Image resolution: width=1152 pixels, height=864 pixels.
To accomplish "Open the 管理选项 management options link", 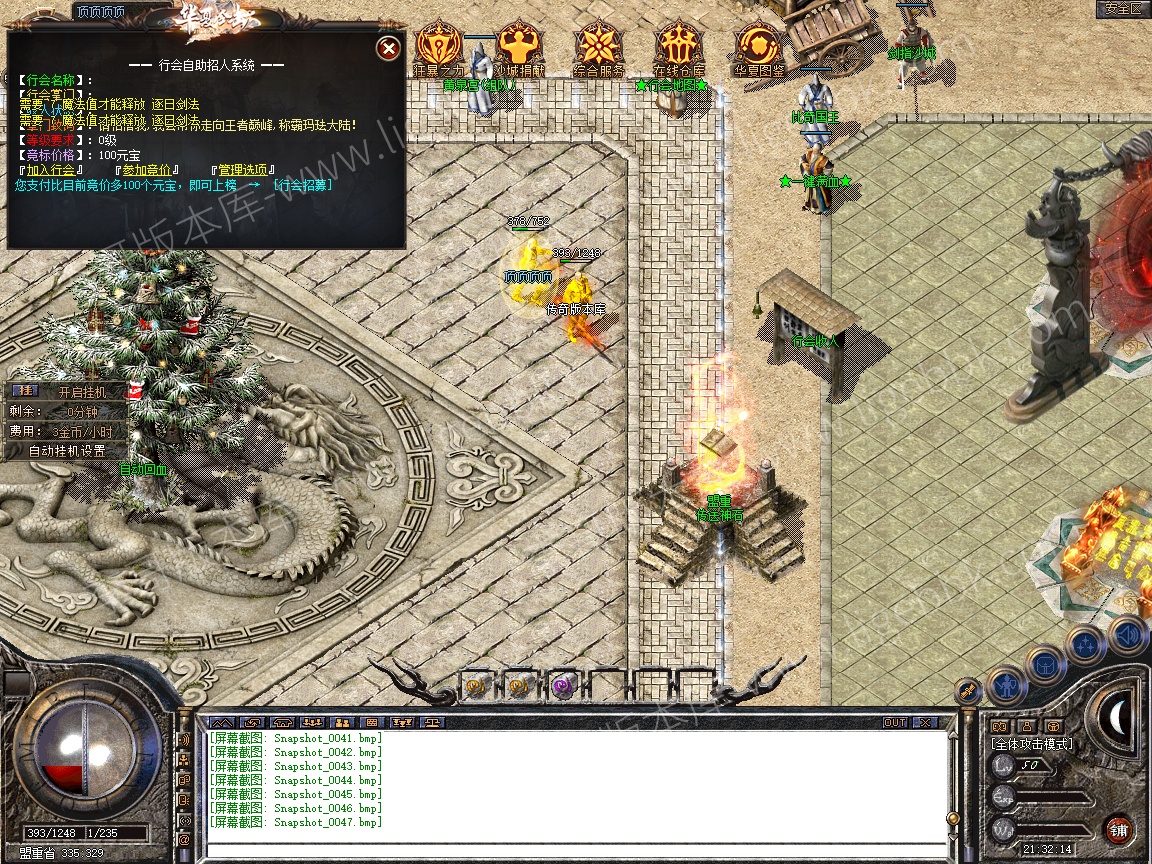I will click(244, 170).
